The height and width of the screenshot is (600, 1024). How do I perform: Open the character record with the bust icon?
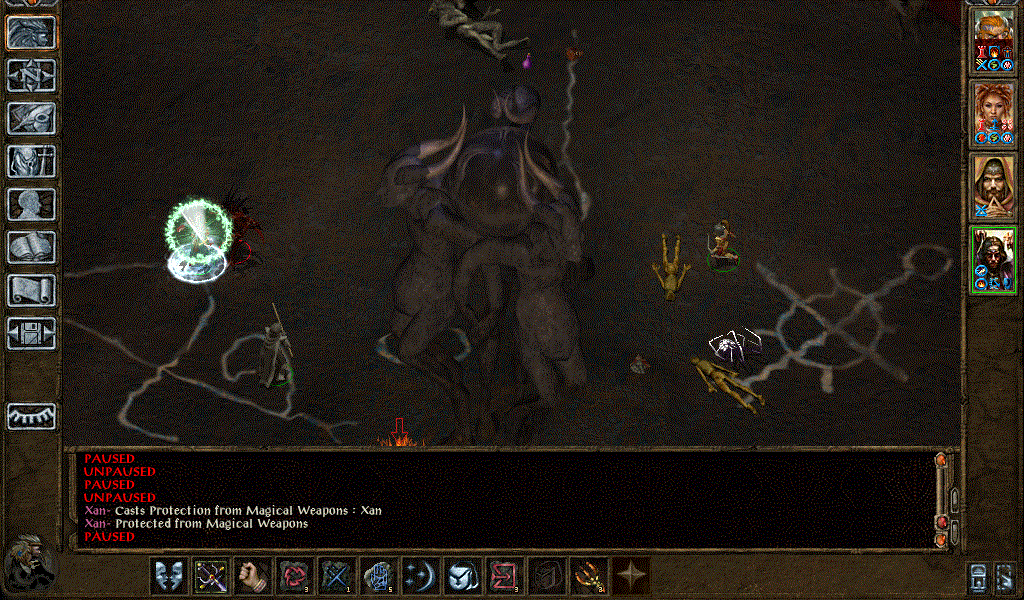pos(31,204)
